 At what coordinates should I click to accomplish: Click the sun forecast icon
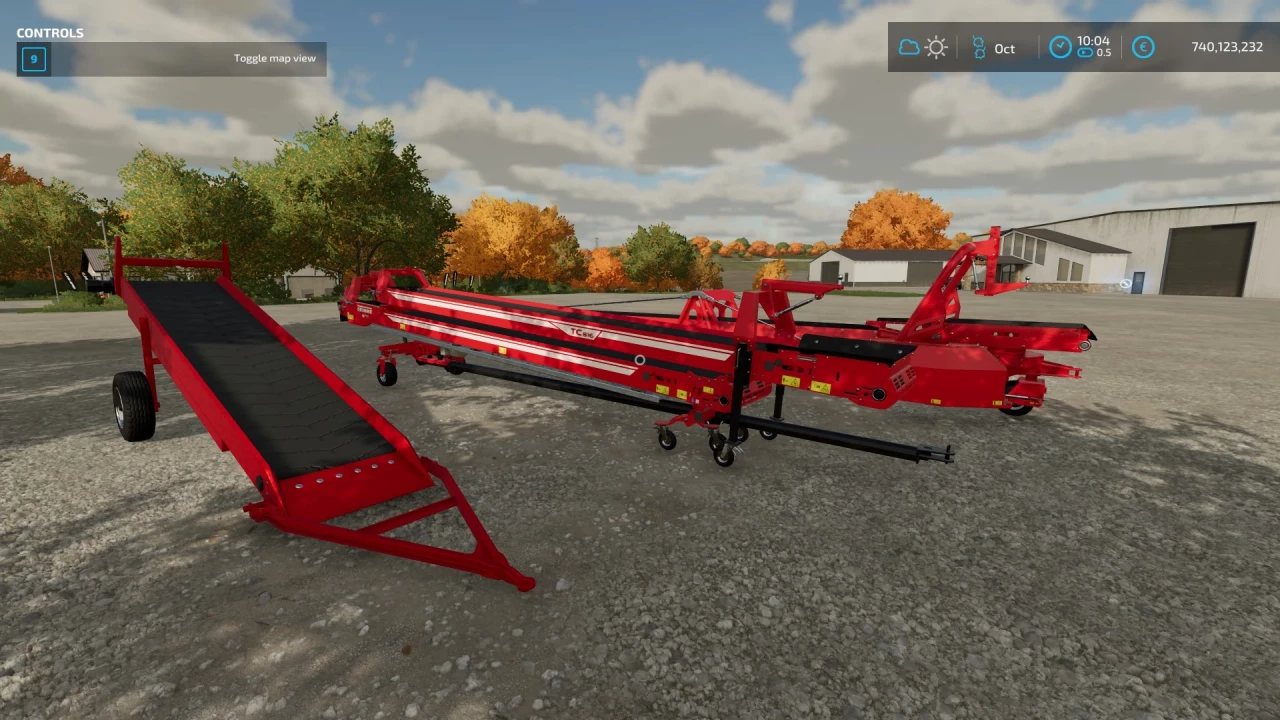936,47
